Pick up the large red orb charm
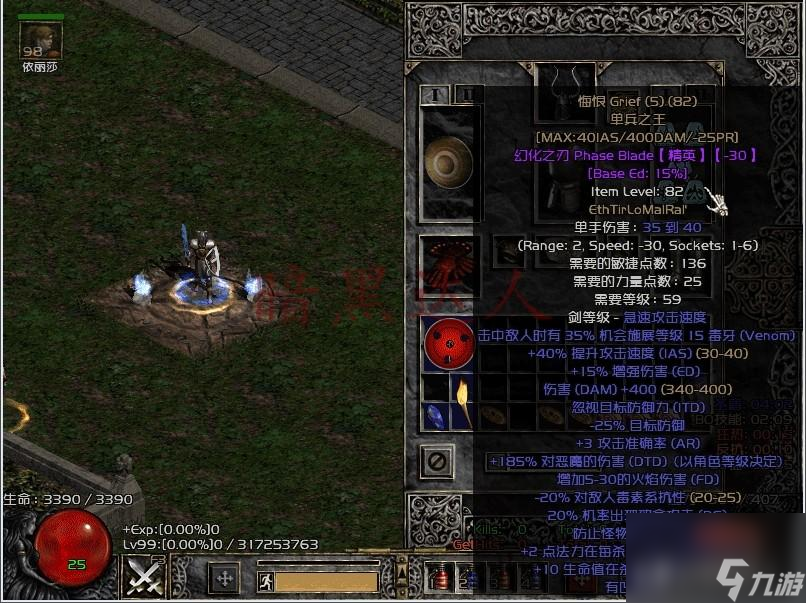Viewport: 806px width, 603px height. tap(449, 345)
